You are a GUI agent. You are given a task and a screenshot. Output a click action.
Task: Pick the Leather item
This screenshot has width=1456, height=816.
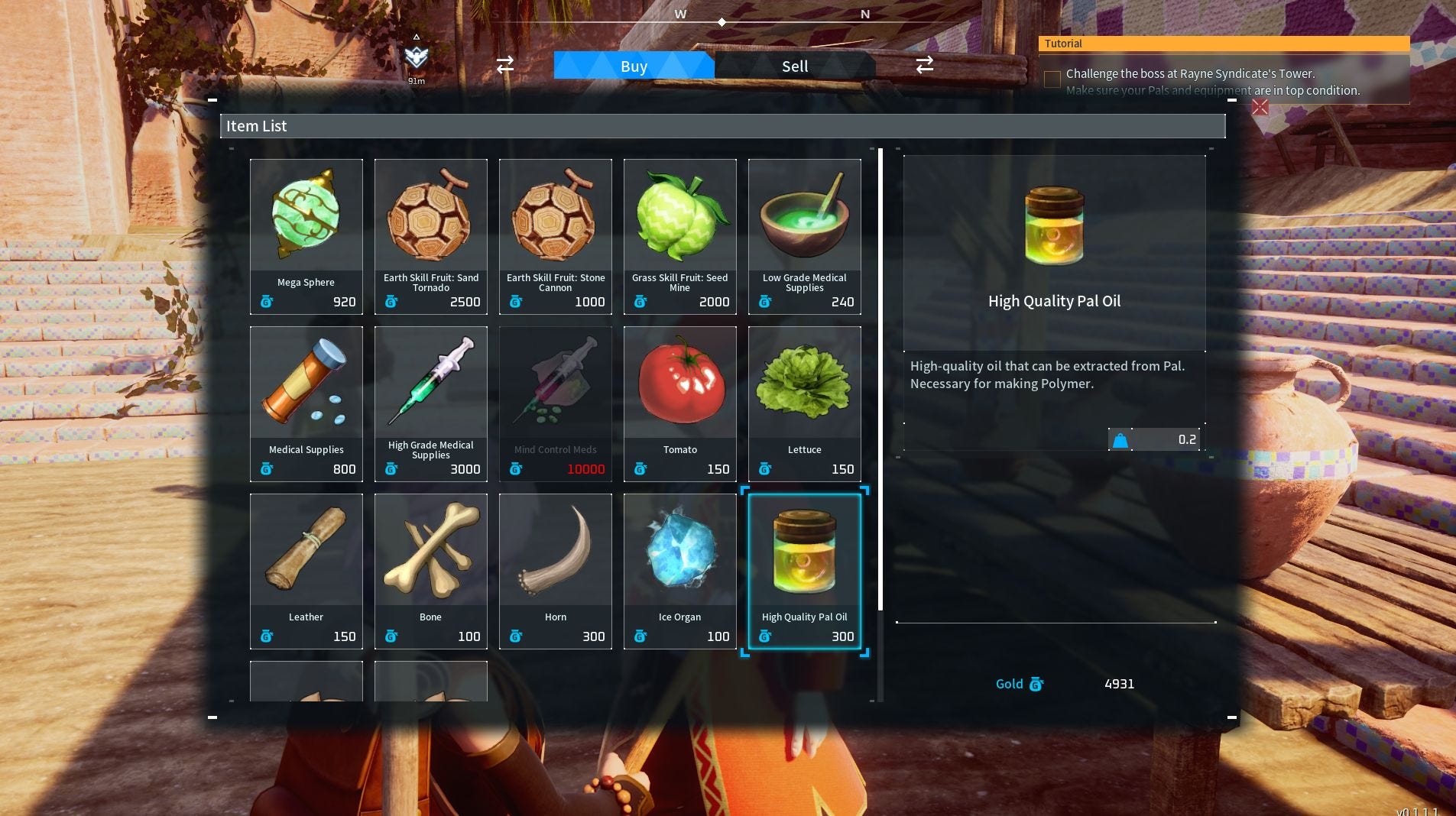306,571
